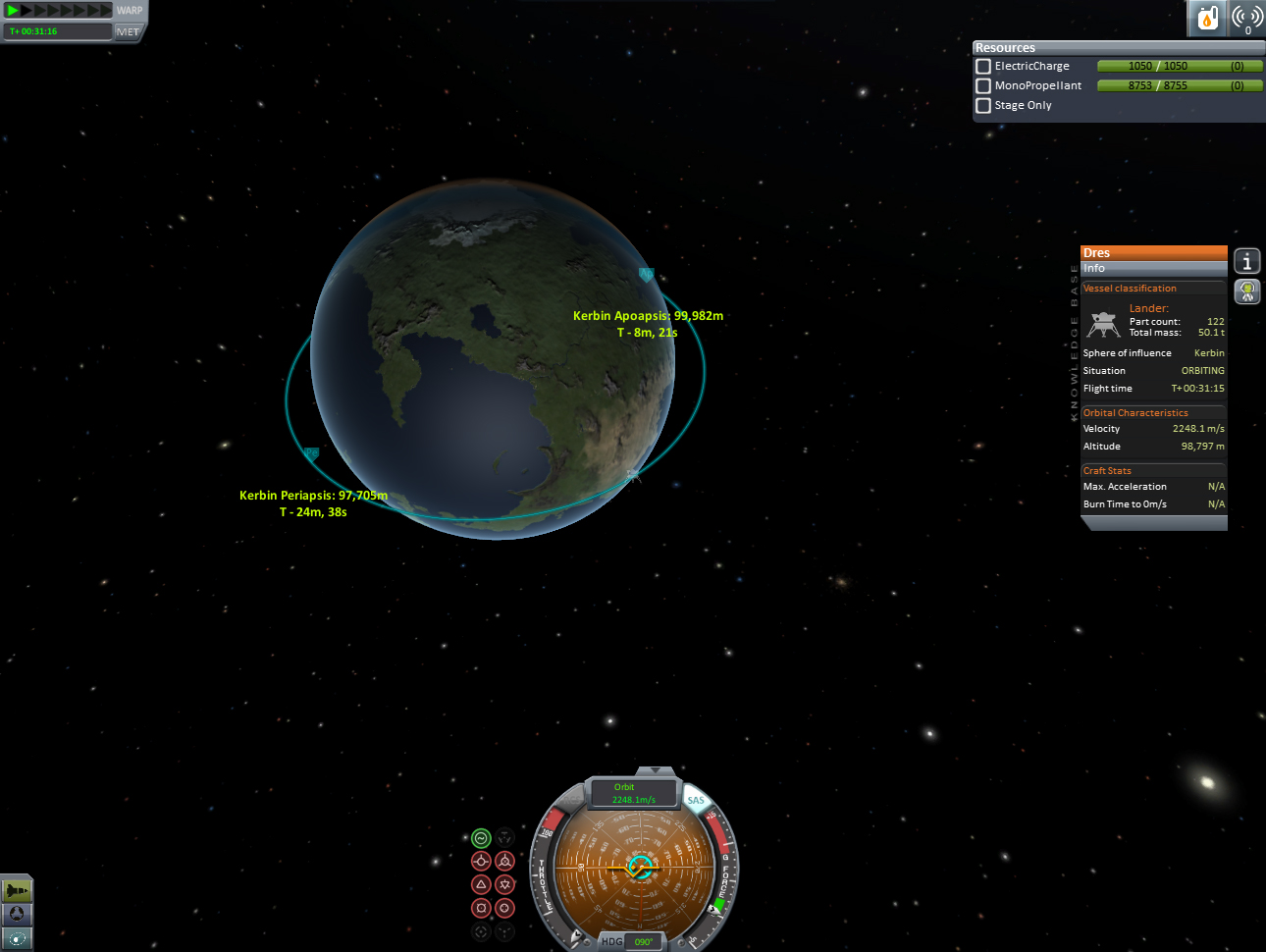
Task: Select the Kerbin Periapsis orbit marker
Action: click(x=311, y=453)
